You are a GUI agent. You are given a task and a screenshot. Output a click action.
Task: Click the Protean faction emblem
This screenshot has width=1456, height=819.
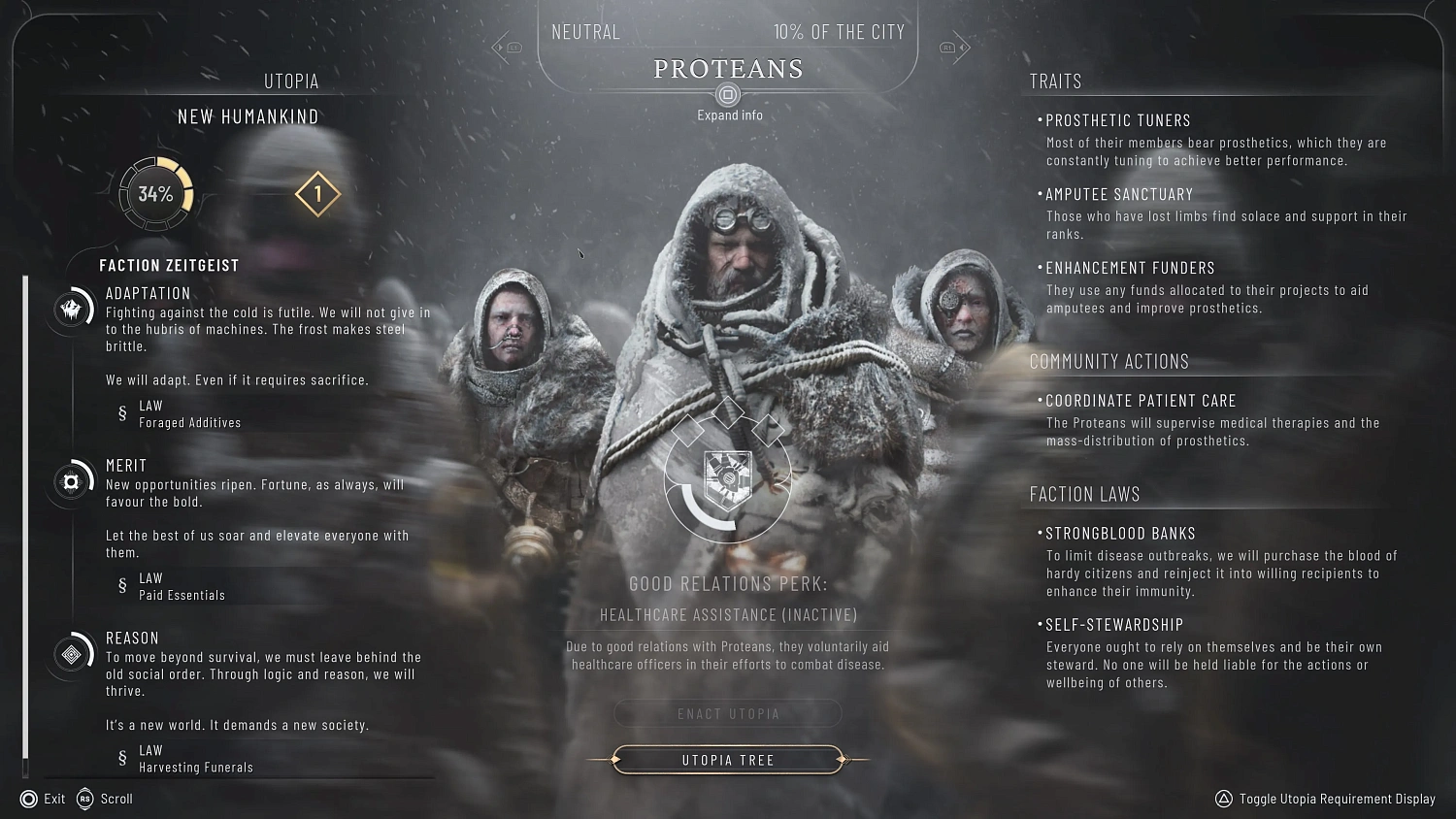click(729, 476)
